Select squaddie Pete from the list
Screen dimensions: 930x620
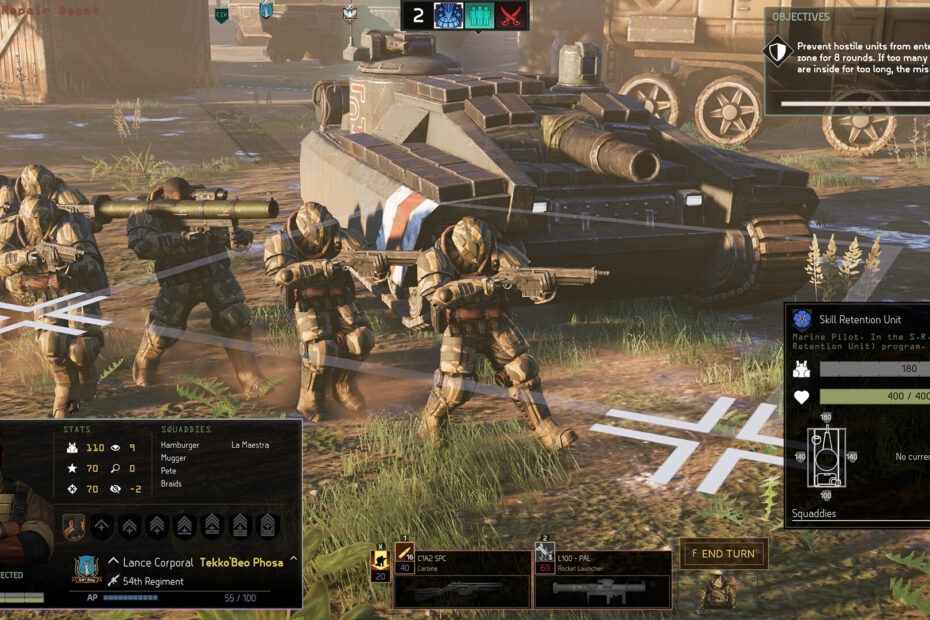(170, 471)
